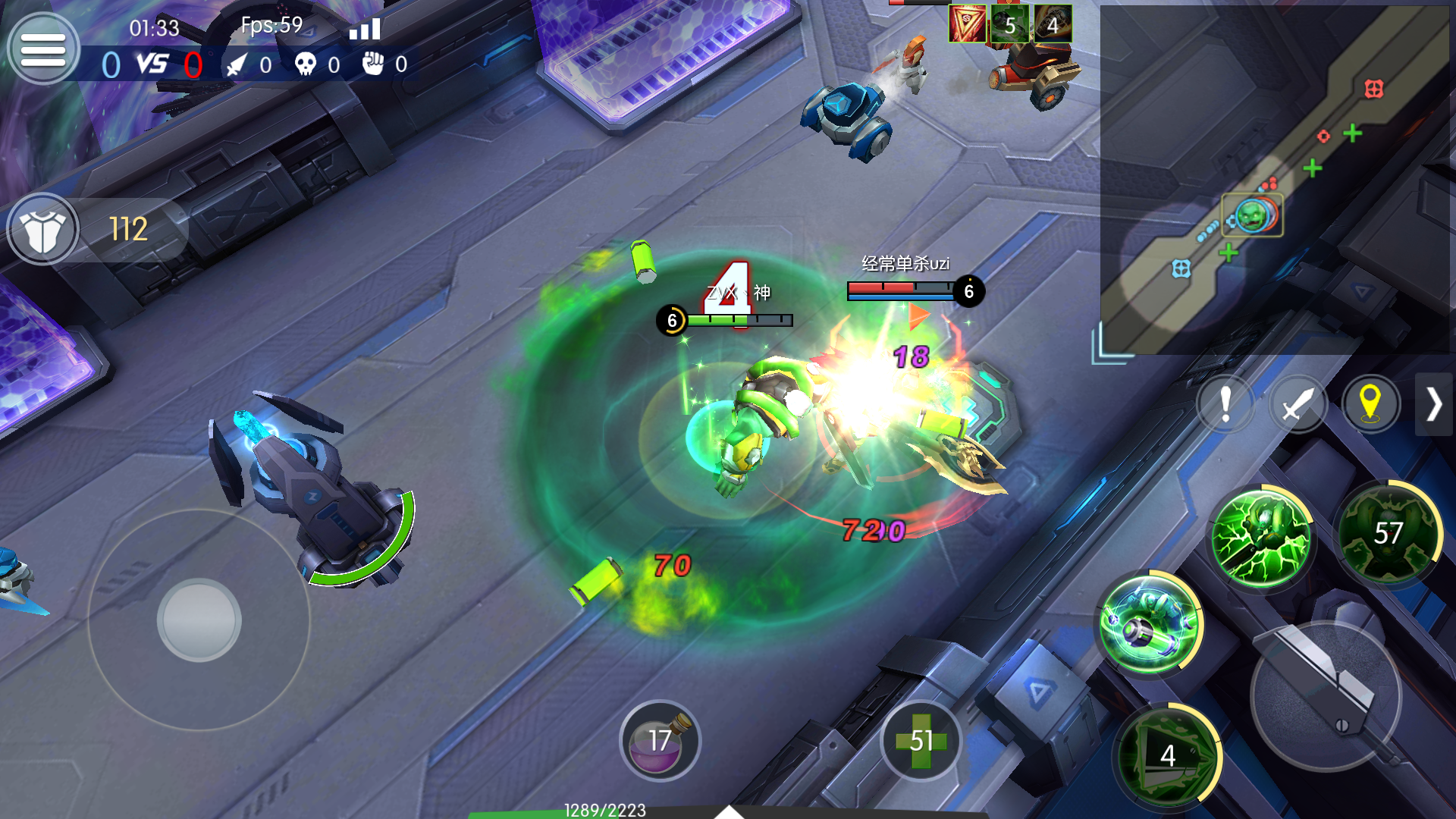The height and width of the screenshot is (819, 1456).
Task: Select the ultimate skill on 57 cooldown
Action: pos(1388,533)
